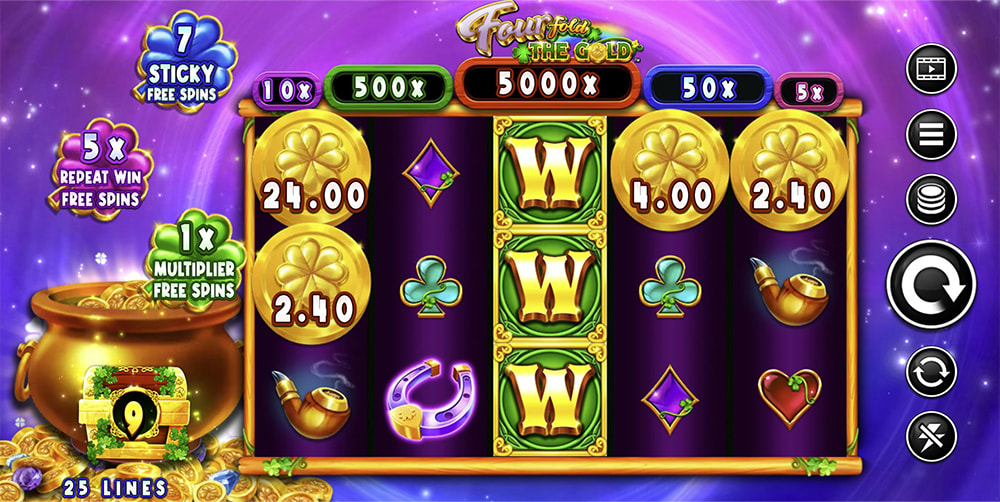The width and height of the screenshot is (1000, 502).
Task: Open bet settings via coin stack icon
Action: [931, 198]
